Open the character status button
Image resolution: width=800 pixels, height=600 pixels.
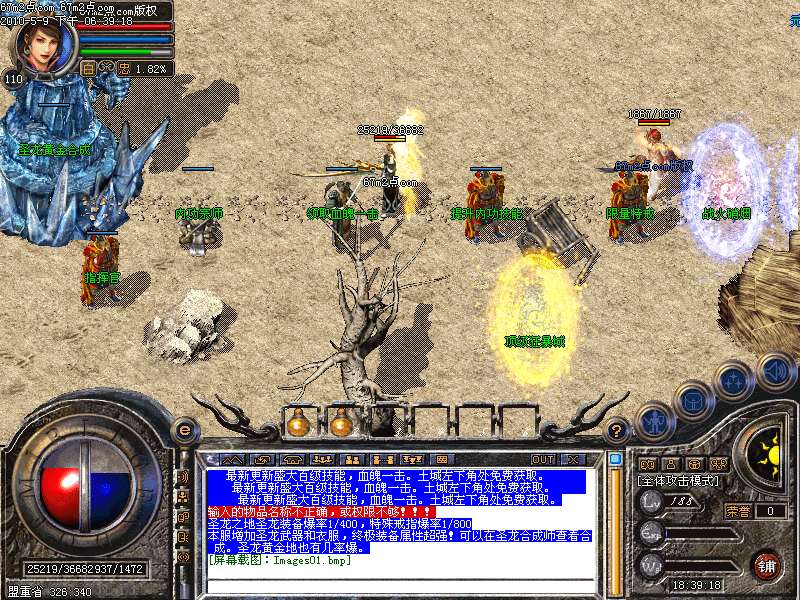[654, 422]
